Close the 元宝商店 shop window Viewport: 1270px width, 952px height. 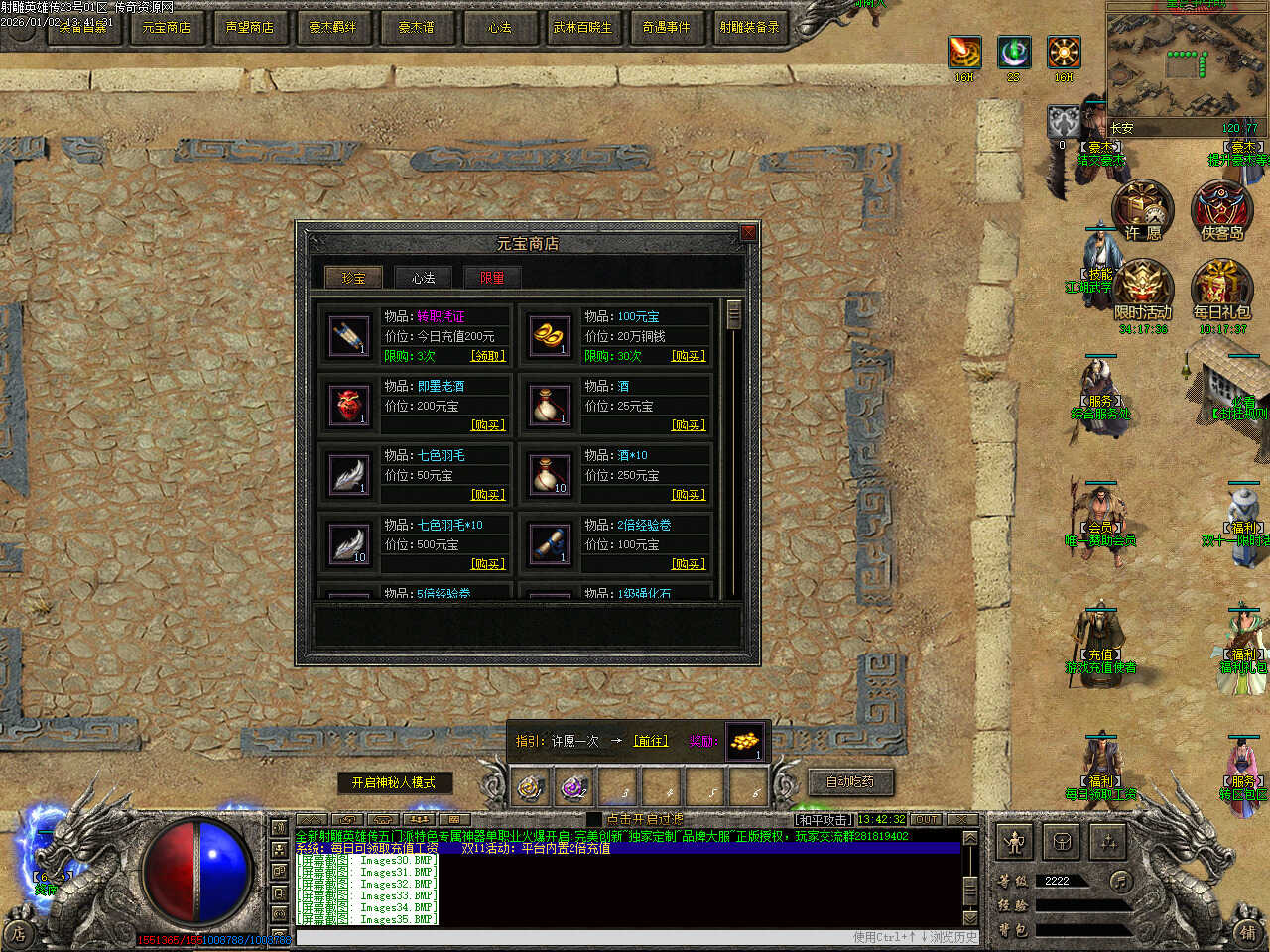[x=748, y=232]
